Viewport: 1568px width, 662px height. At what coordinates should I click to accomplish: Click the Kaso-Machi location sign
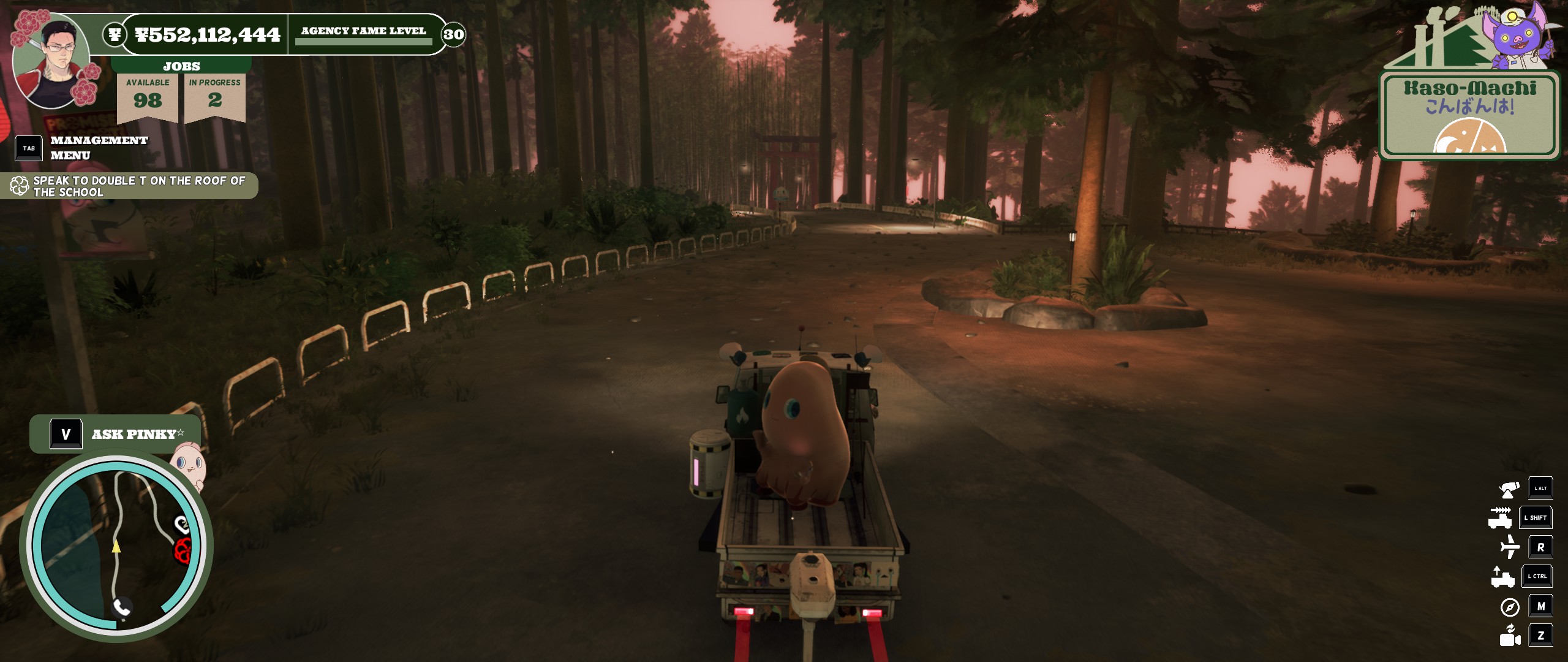1470,114
